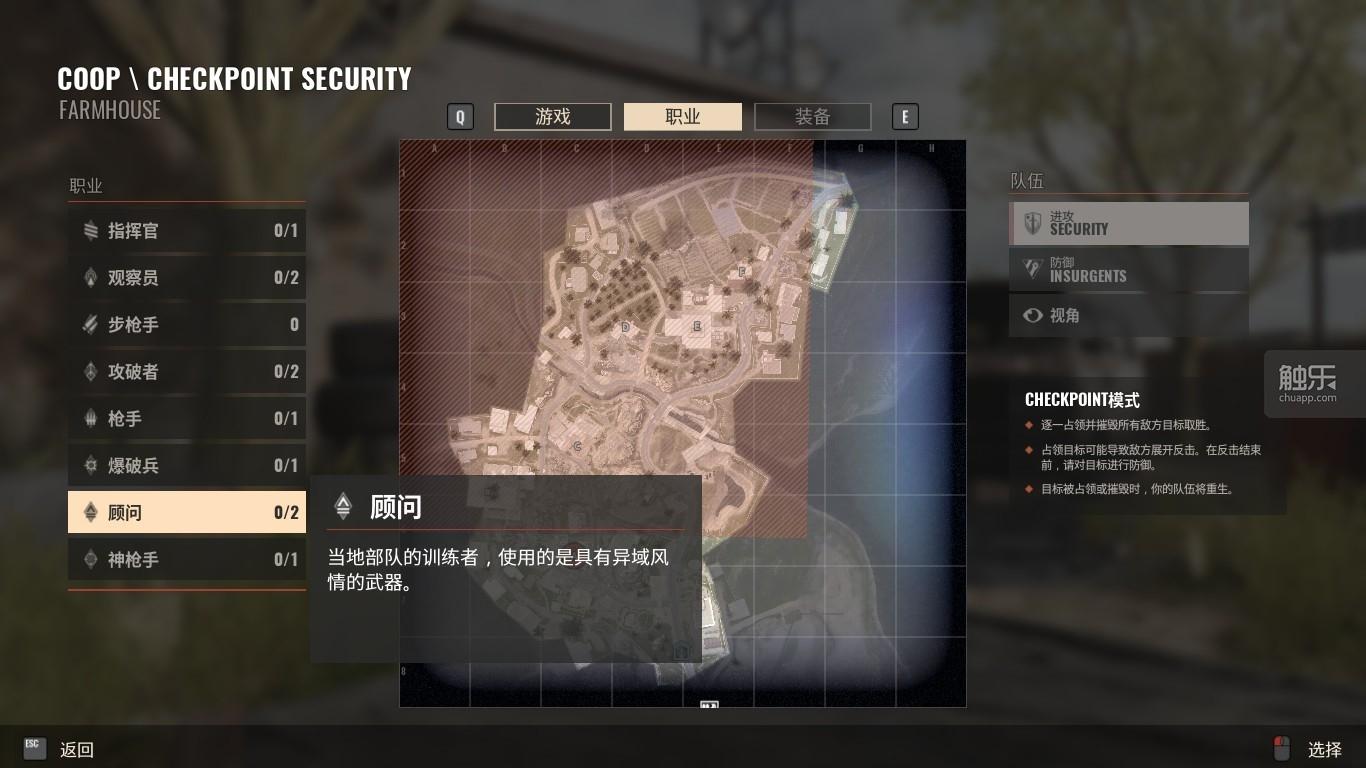Choose the 攻破者 (Breacher) class icon

point(89,371)
